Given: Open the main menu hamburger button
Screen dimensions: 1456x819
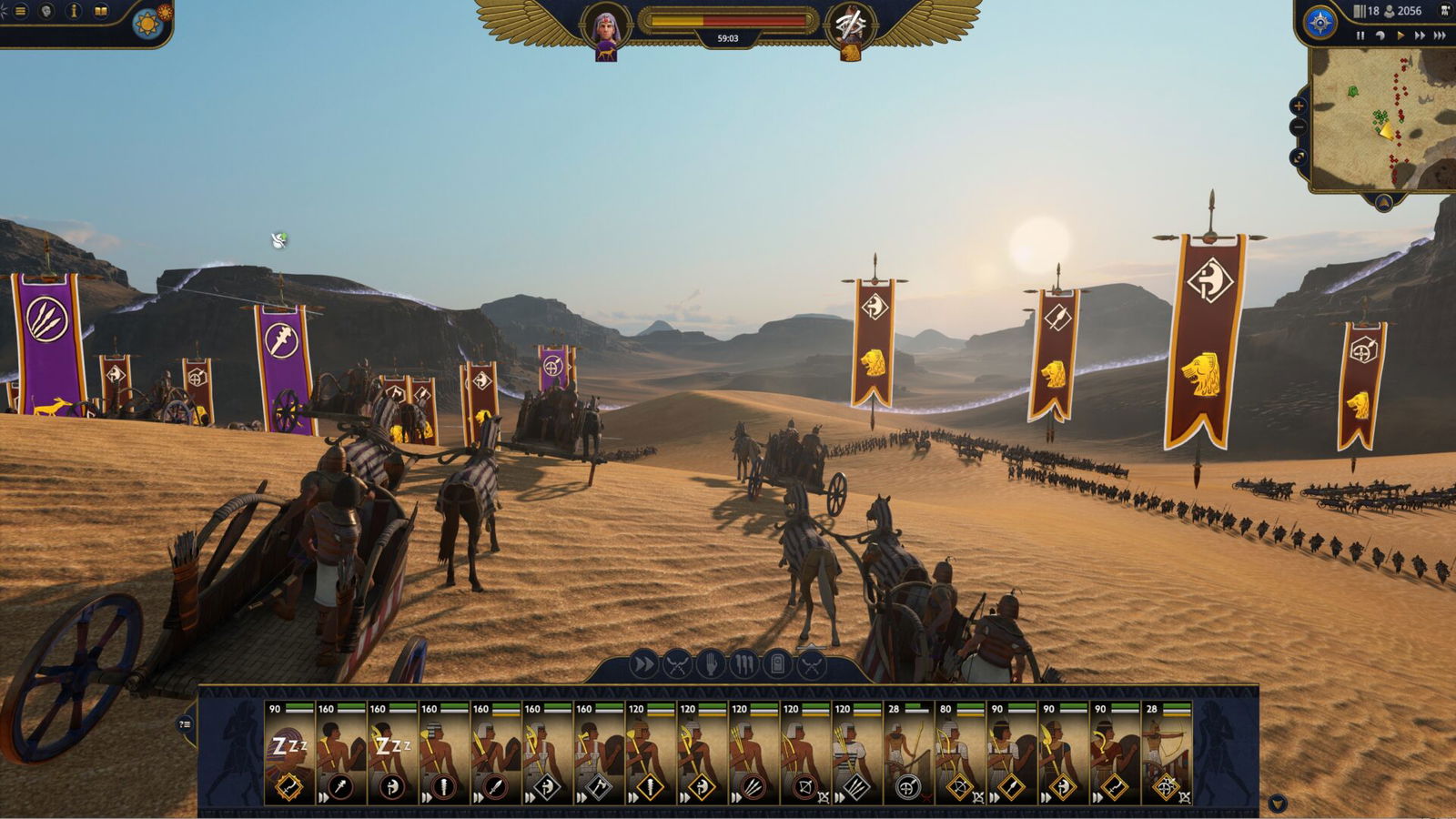Looking at the screenshot, I should (x=20, y=12).
